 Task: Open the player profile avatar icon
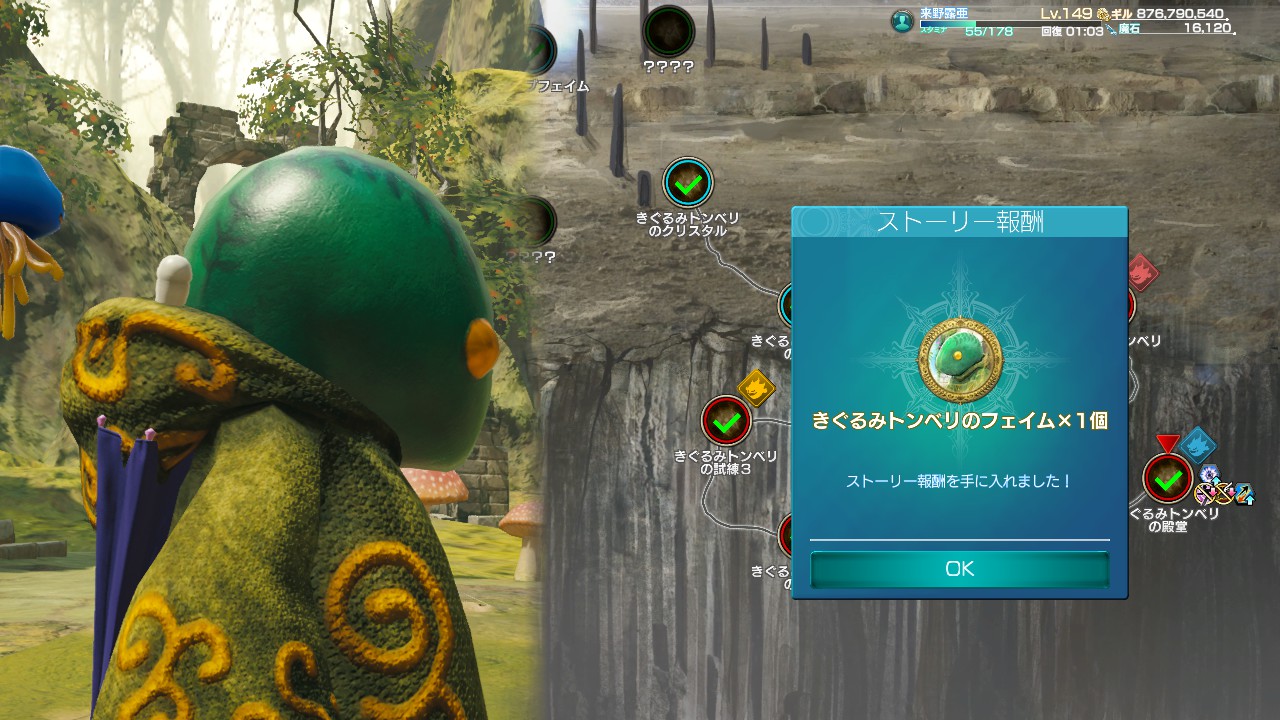tap(900, 20)
